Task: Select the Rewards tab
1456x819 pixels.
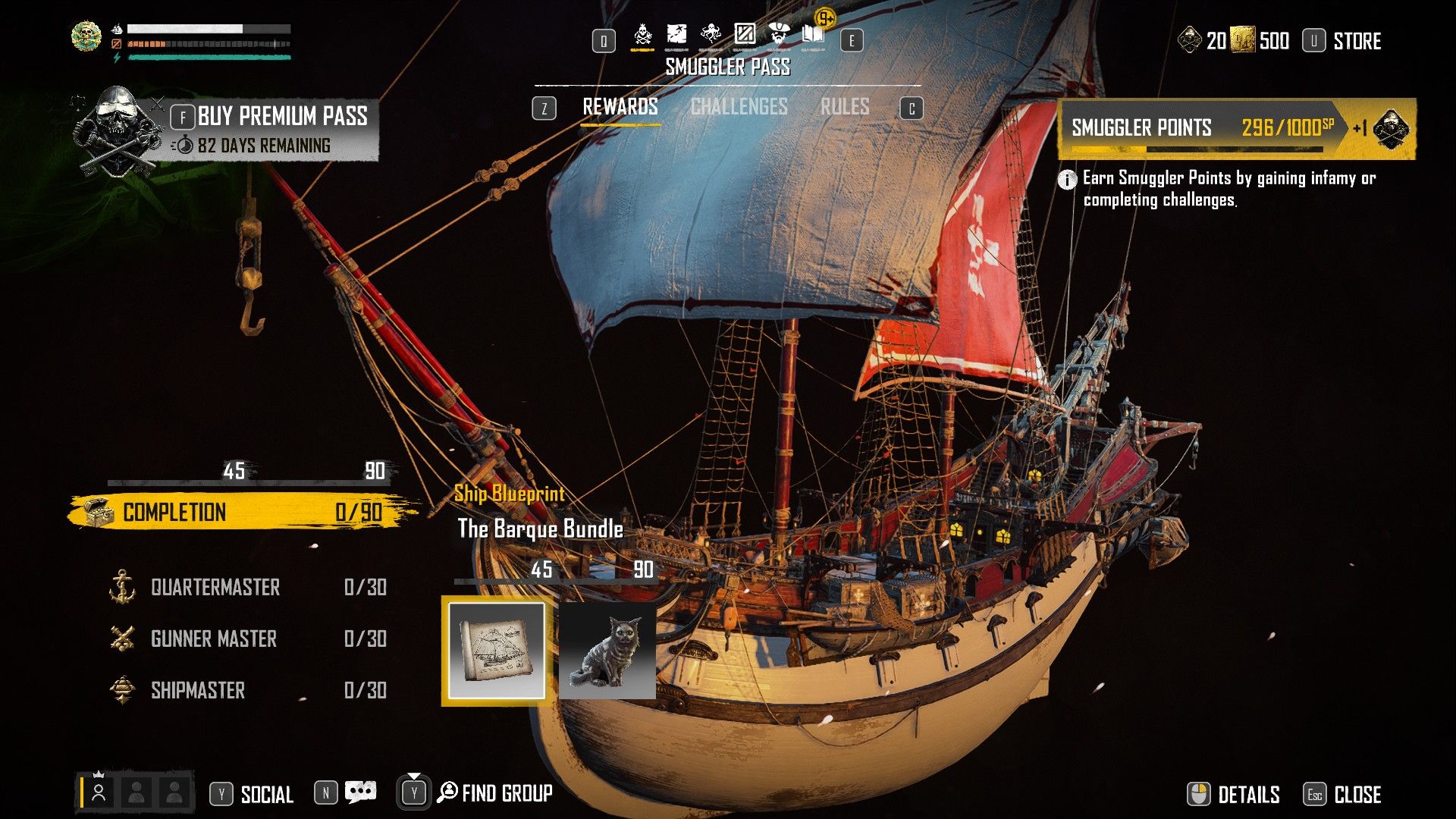Action: (620, 107)
